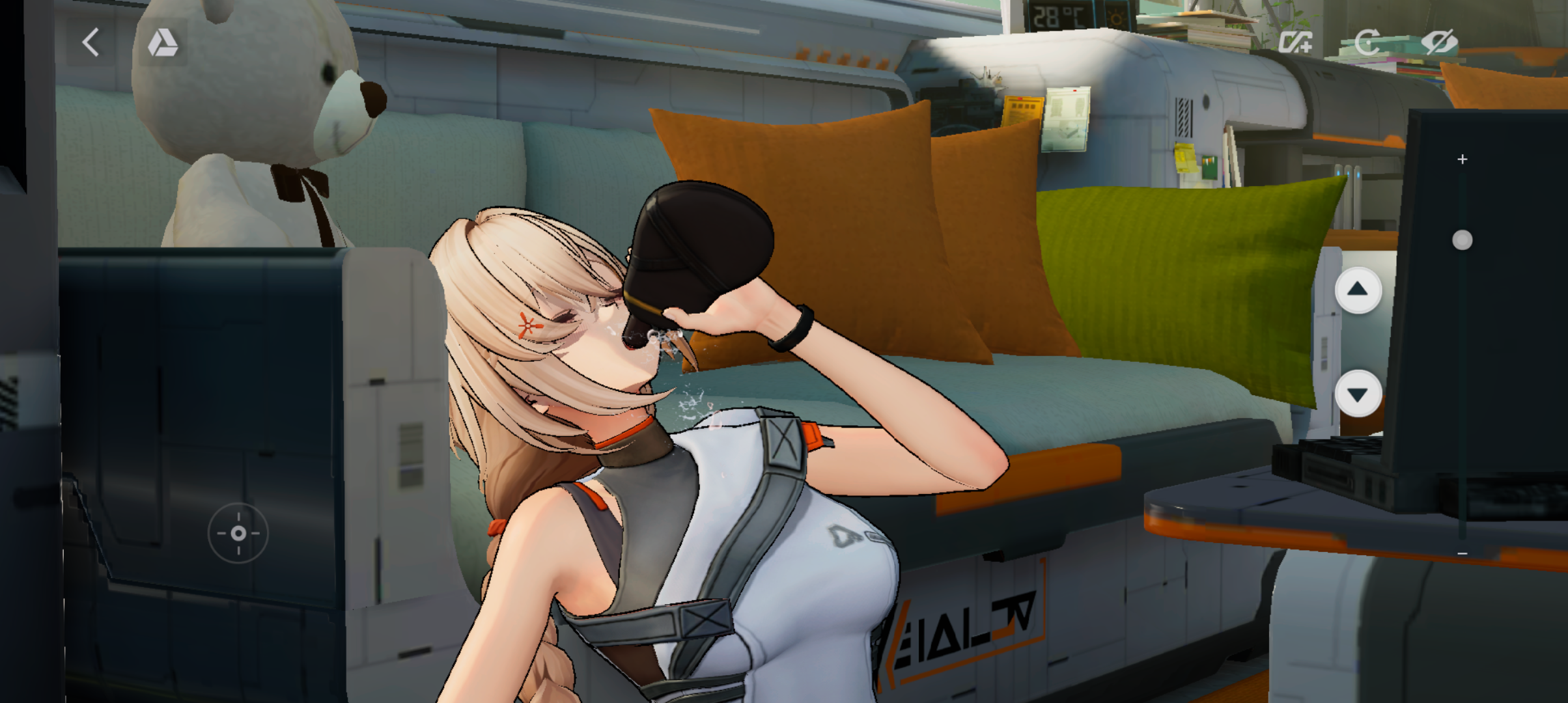Return home via the triangle logo icon
This screenshot has width=1568, height=703.
[x=162, y=43]
